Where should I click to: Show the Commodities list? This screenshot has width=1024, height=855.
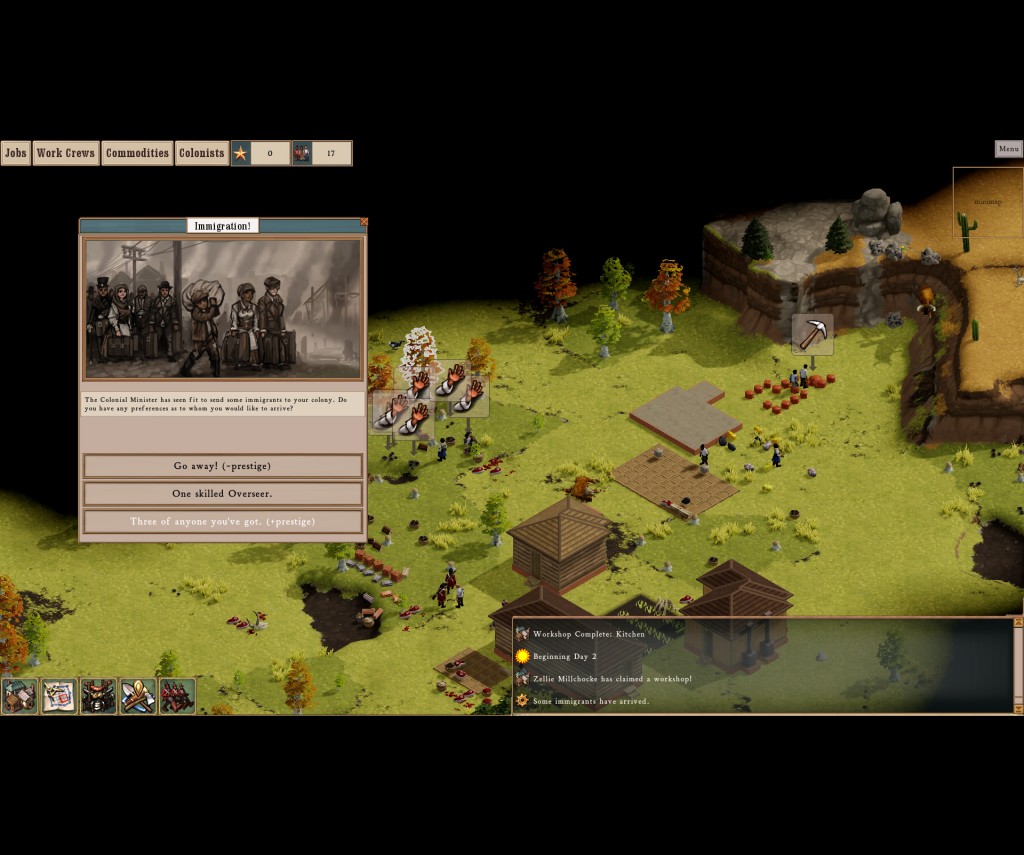137,153
